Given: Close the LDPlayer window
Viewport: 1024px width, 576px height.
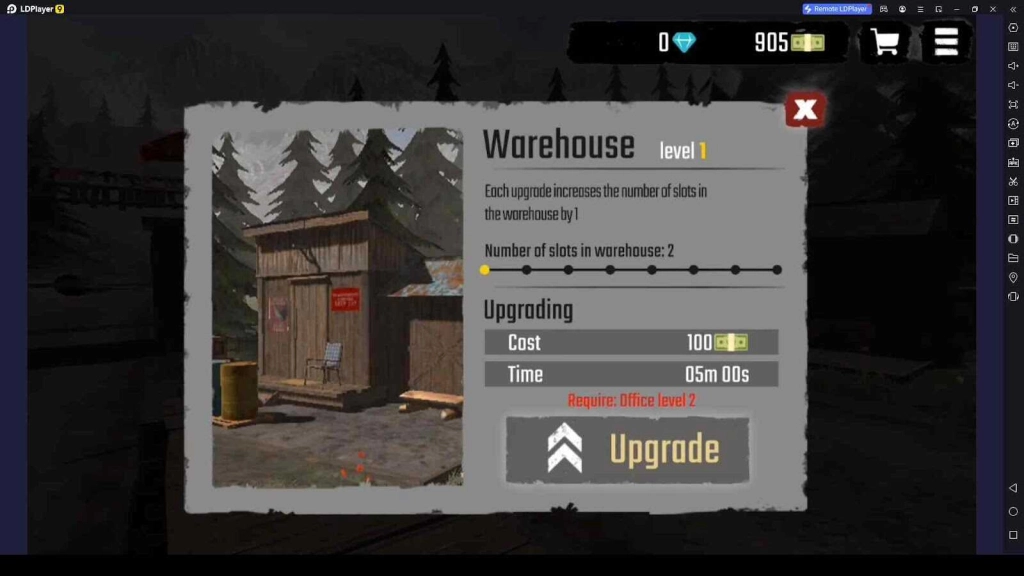Looking at the screenshot, I should coord(993,9).
